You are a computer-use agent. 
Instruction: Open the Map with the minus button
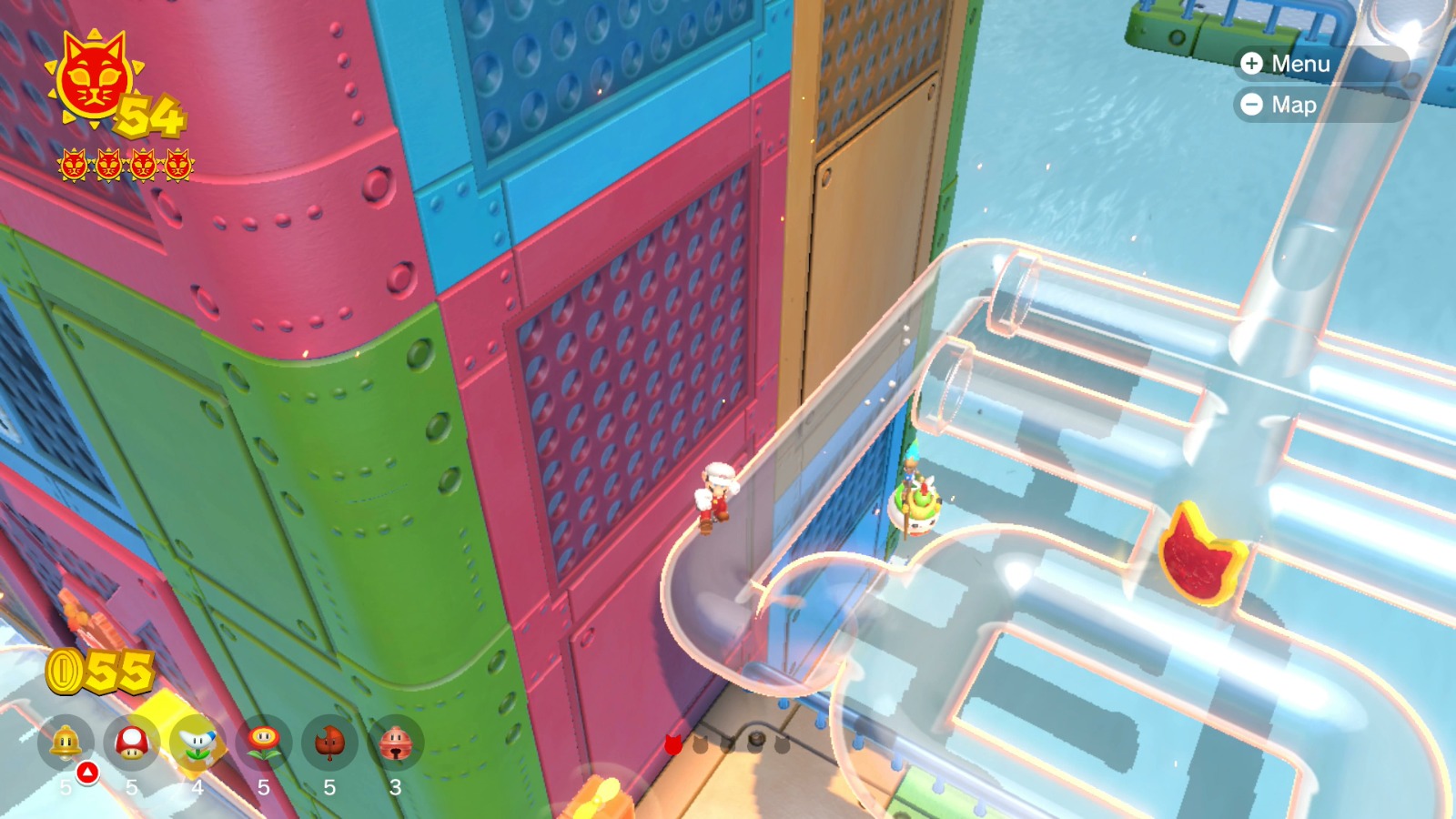[1253, 106]
